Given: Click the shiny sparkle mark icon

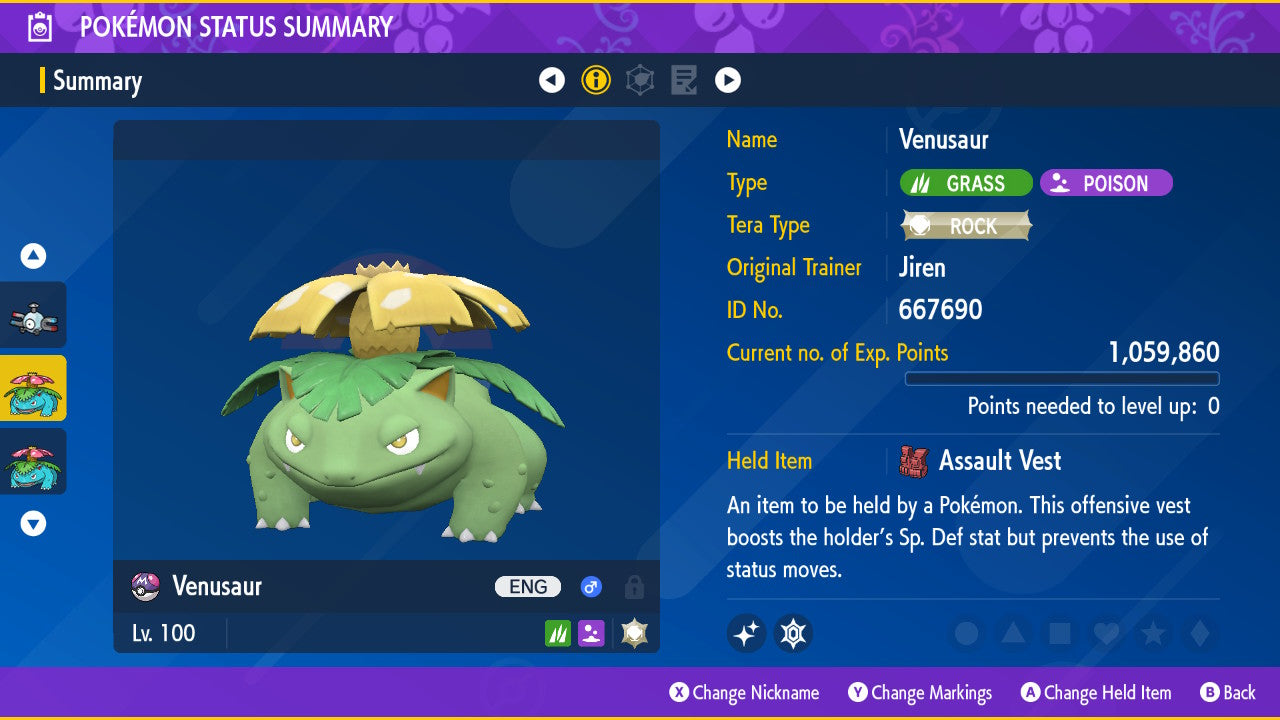Looking at the screenshot, I should (x=746, y=633).
